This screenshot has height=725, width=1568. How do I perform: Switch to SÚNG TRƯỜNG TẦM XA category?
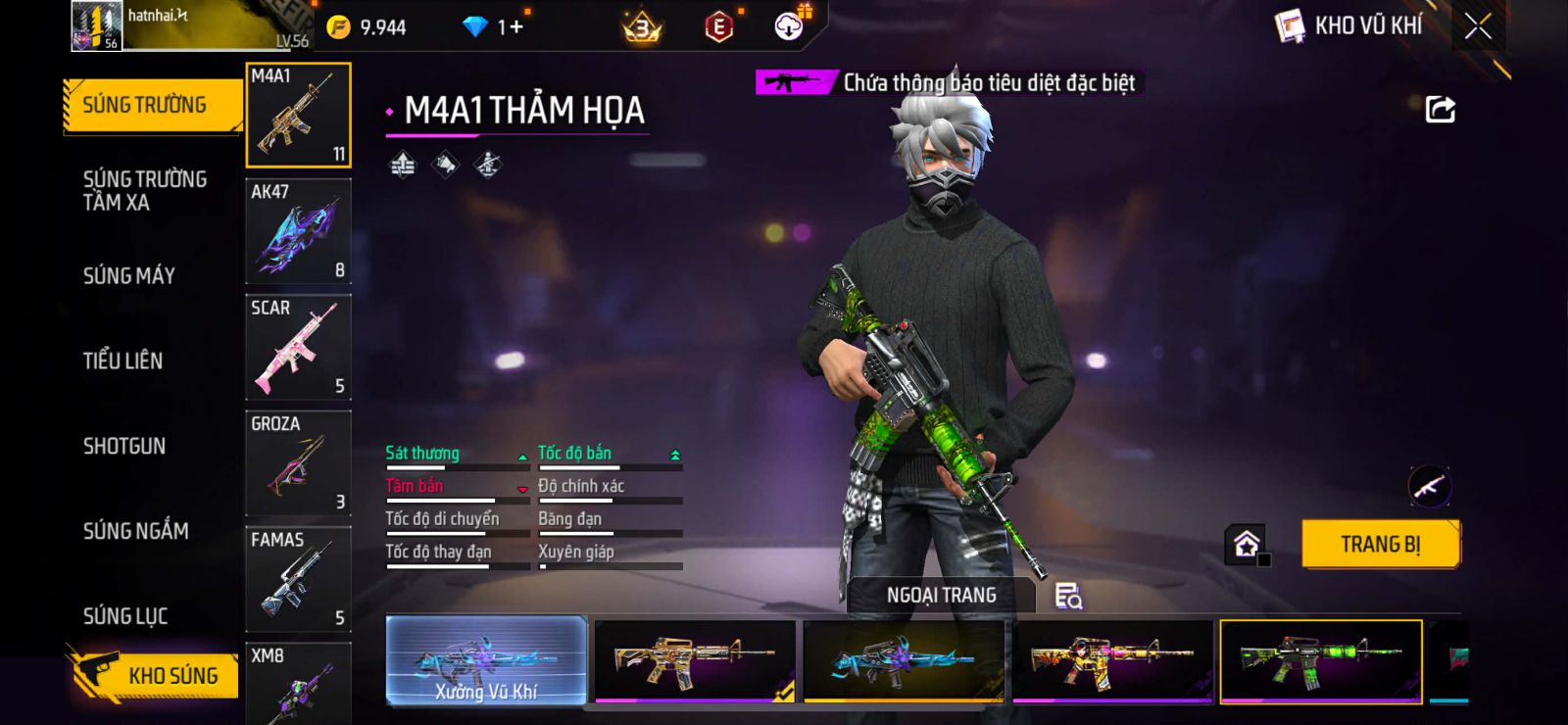pyautogui.click(x=144, y=191)
